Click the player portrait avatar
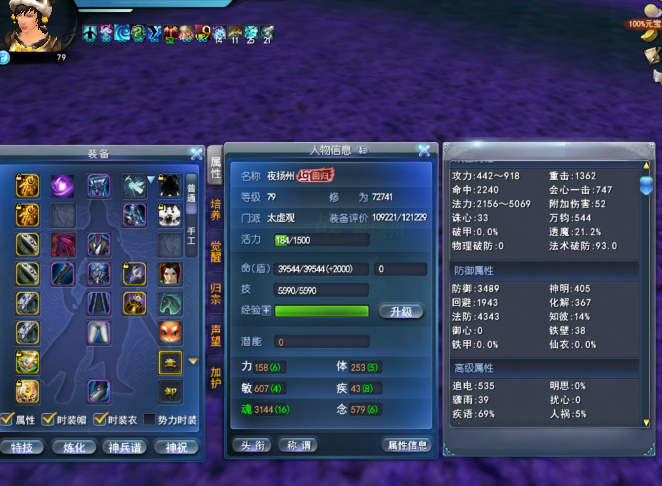The height and width of the screenshot is (486, 662). pos(36,26)
